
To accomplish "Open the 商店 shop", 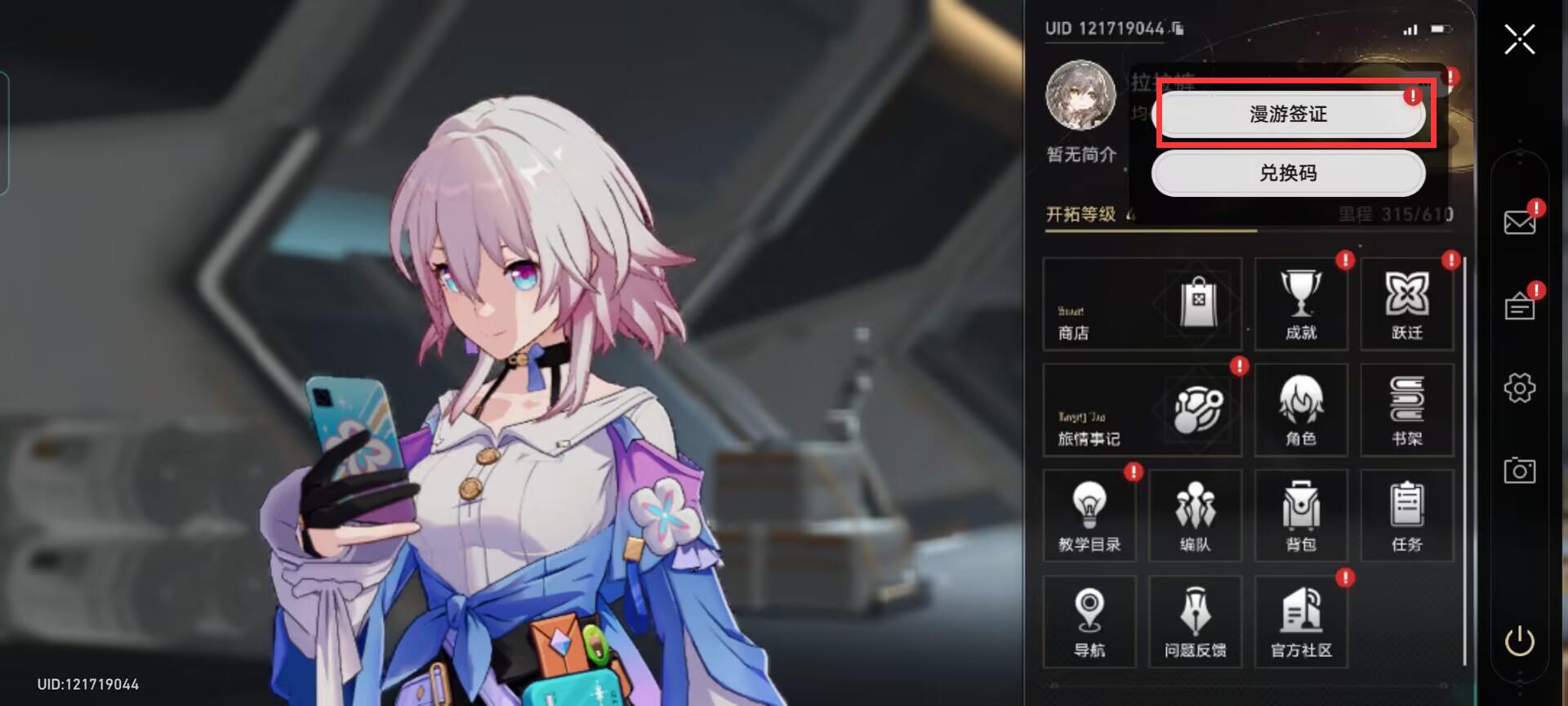I will tap(1141, 304).
